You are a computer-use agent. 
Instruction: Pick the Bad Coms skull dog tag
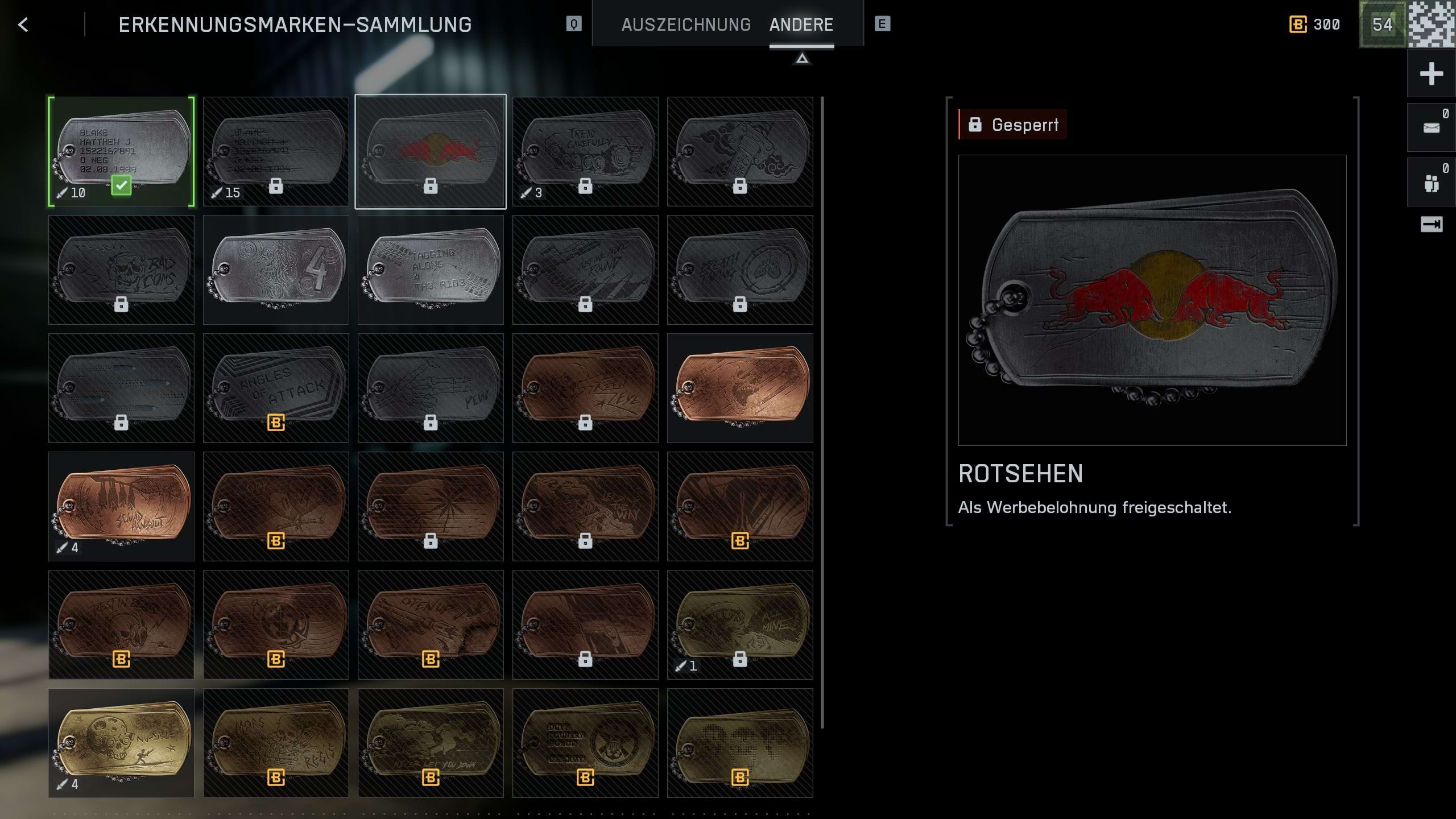121,270
